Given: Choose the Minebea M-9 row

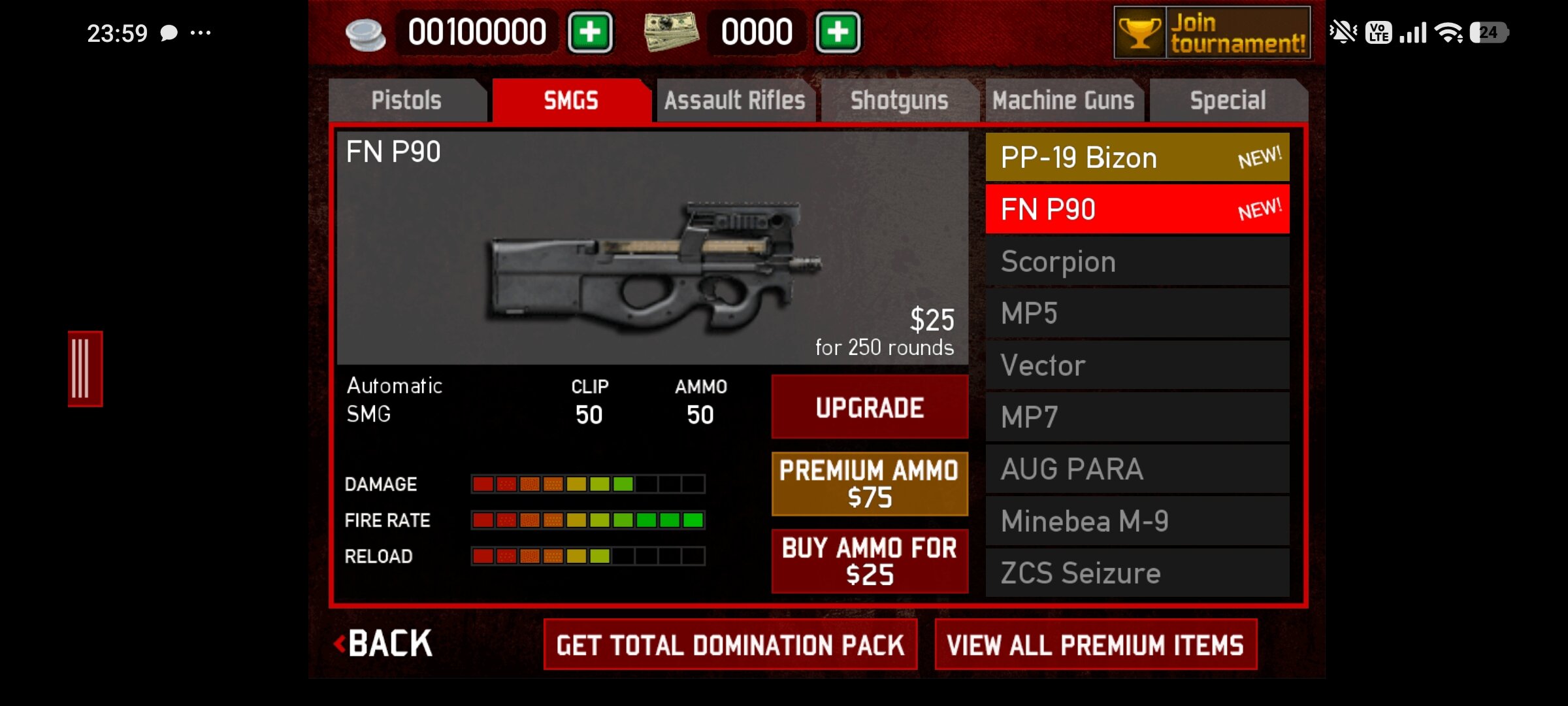Looking at the screenshot, I should (1137, 521).
